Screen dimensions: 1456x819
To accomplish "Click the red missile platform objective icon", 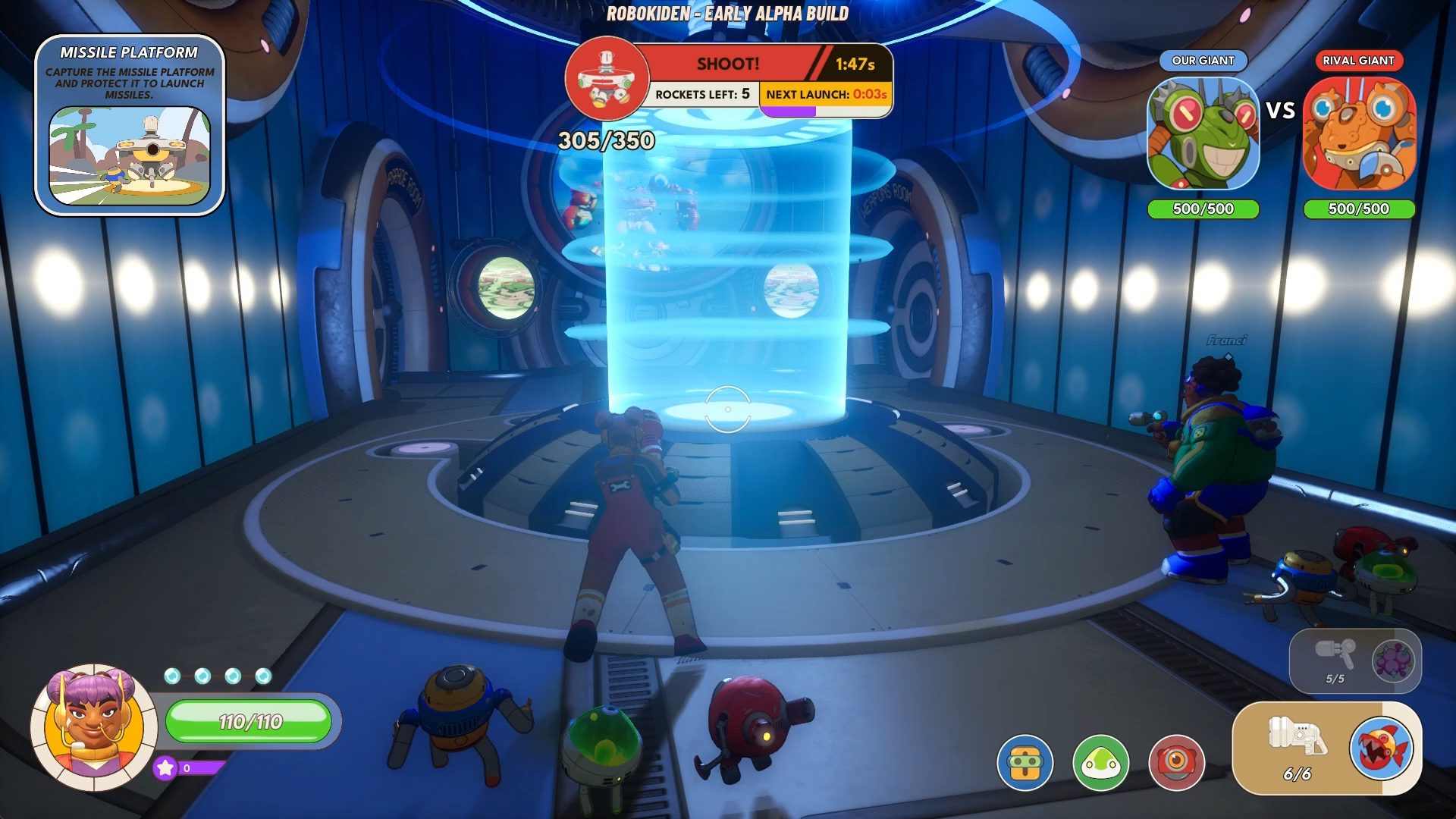I will coord(607,78).
